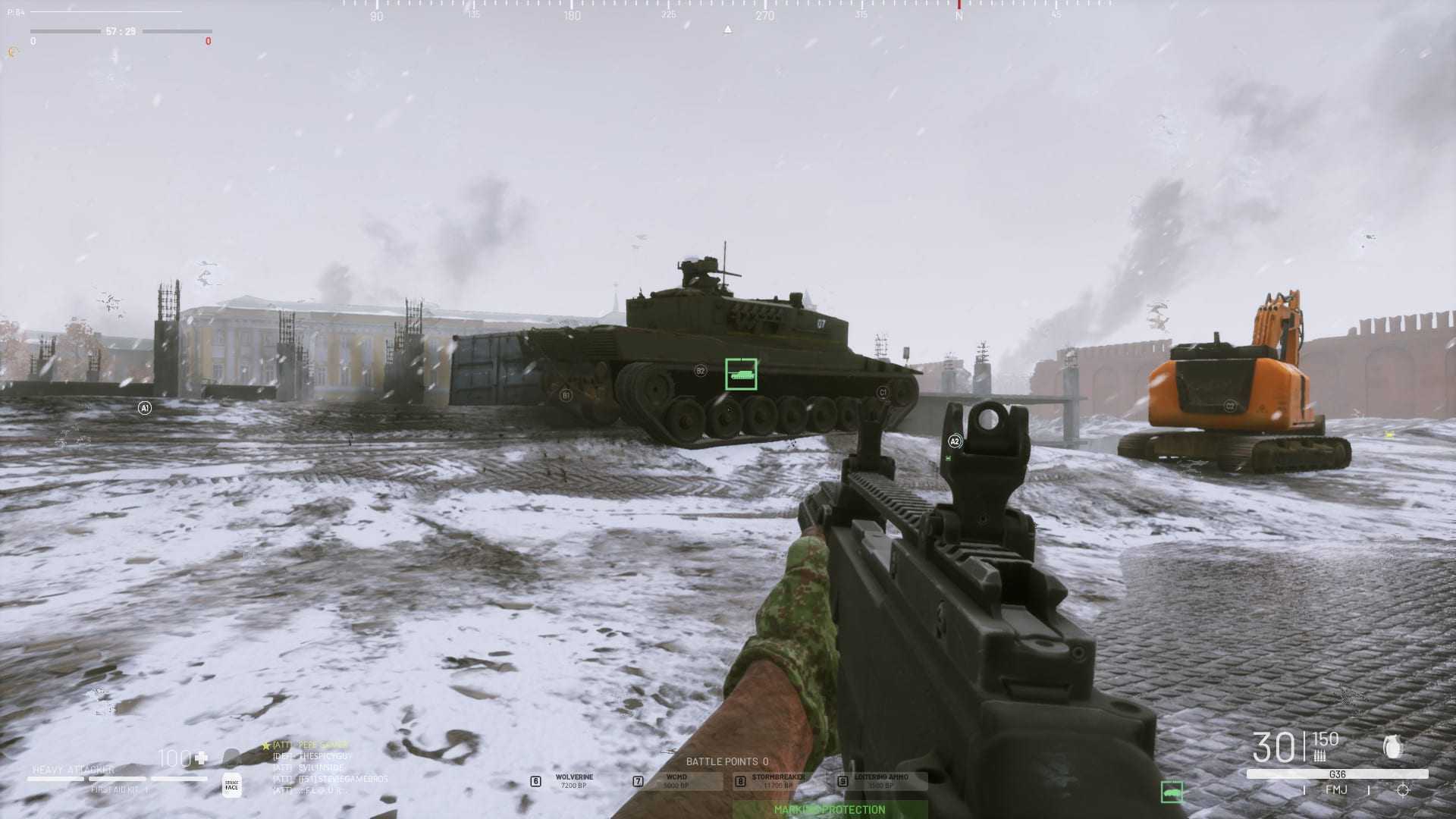The image size is (1456, 819).
Task: Click the compass bar North marker
Action: (x=959, y=14)
